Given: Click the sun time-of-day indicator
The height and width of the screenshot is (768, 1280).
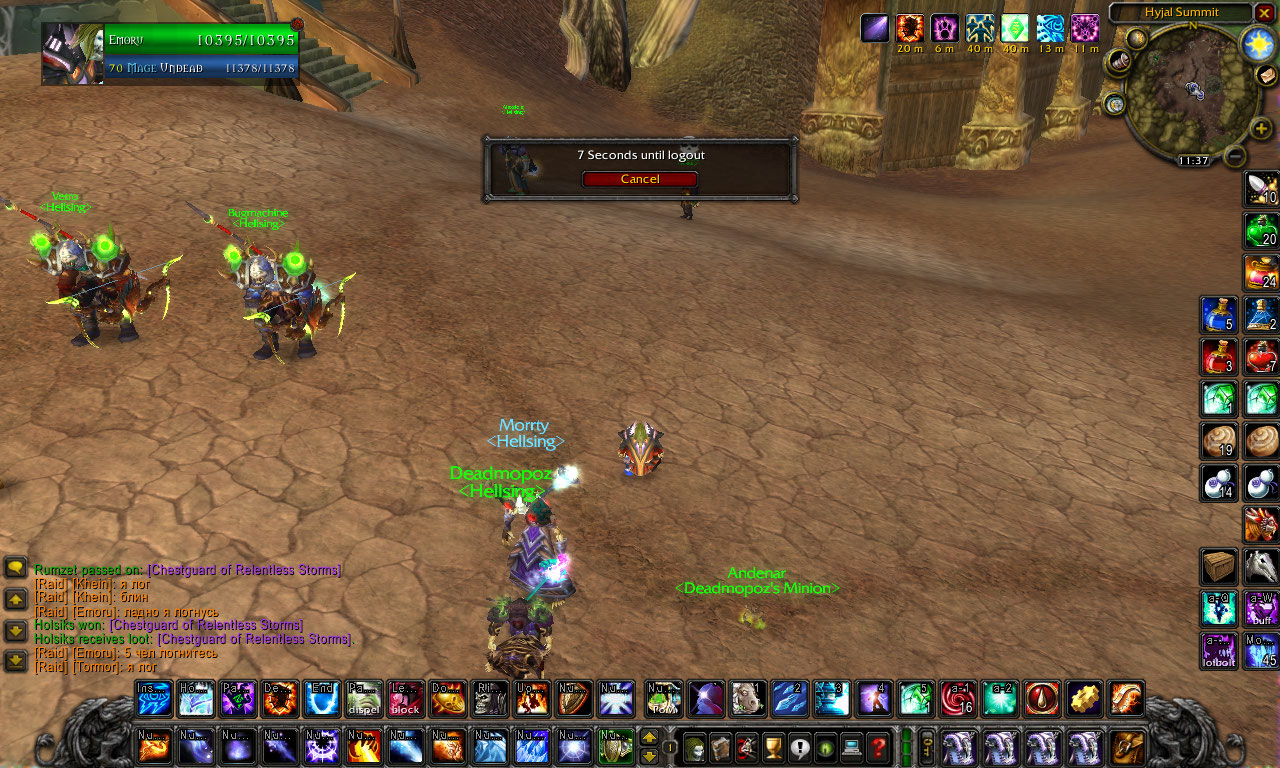Looking at the screenshot, I should coord(1256,44).
